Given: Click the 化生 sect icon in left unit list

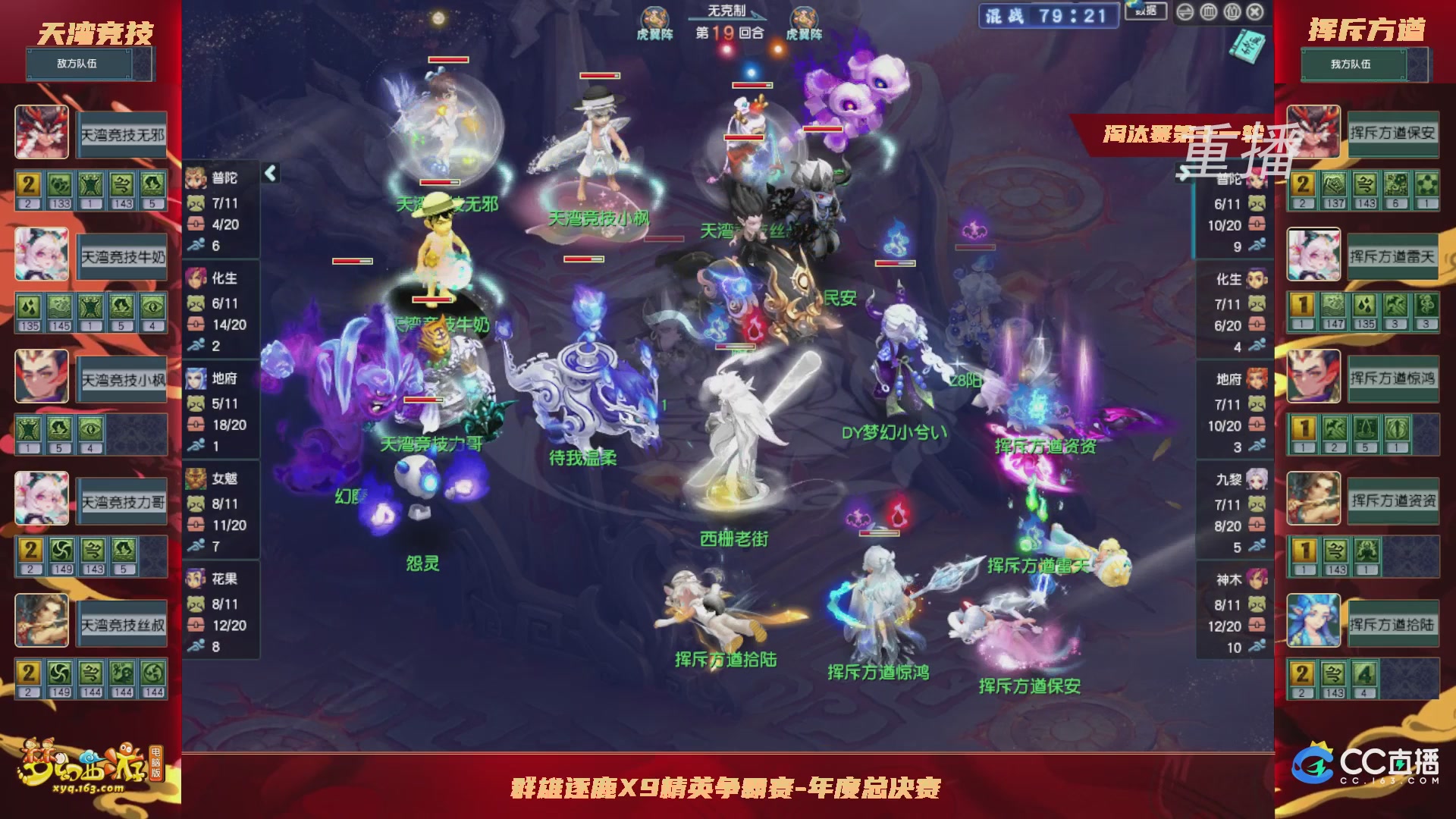Looking at the screenshot, I should tap(195, 279).
